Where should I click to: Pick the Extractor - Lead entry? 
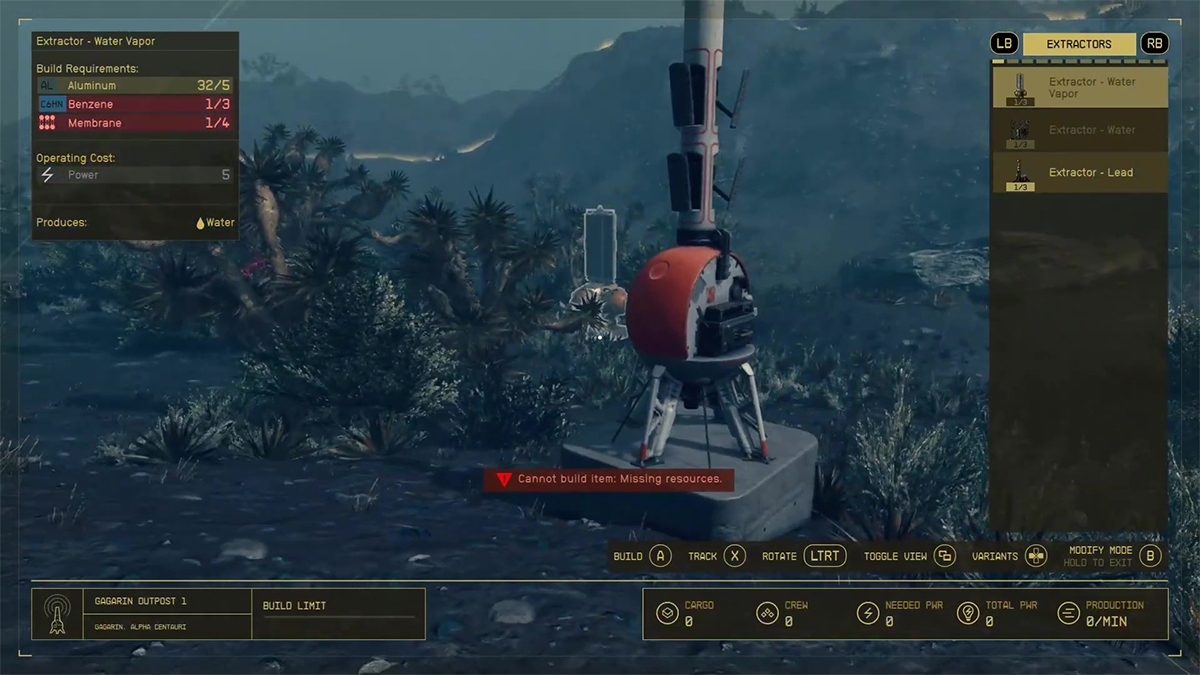pyautogui.click(x=1079, y=172)
